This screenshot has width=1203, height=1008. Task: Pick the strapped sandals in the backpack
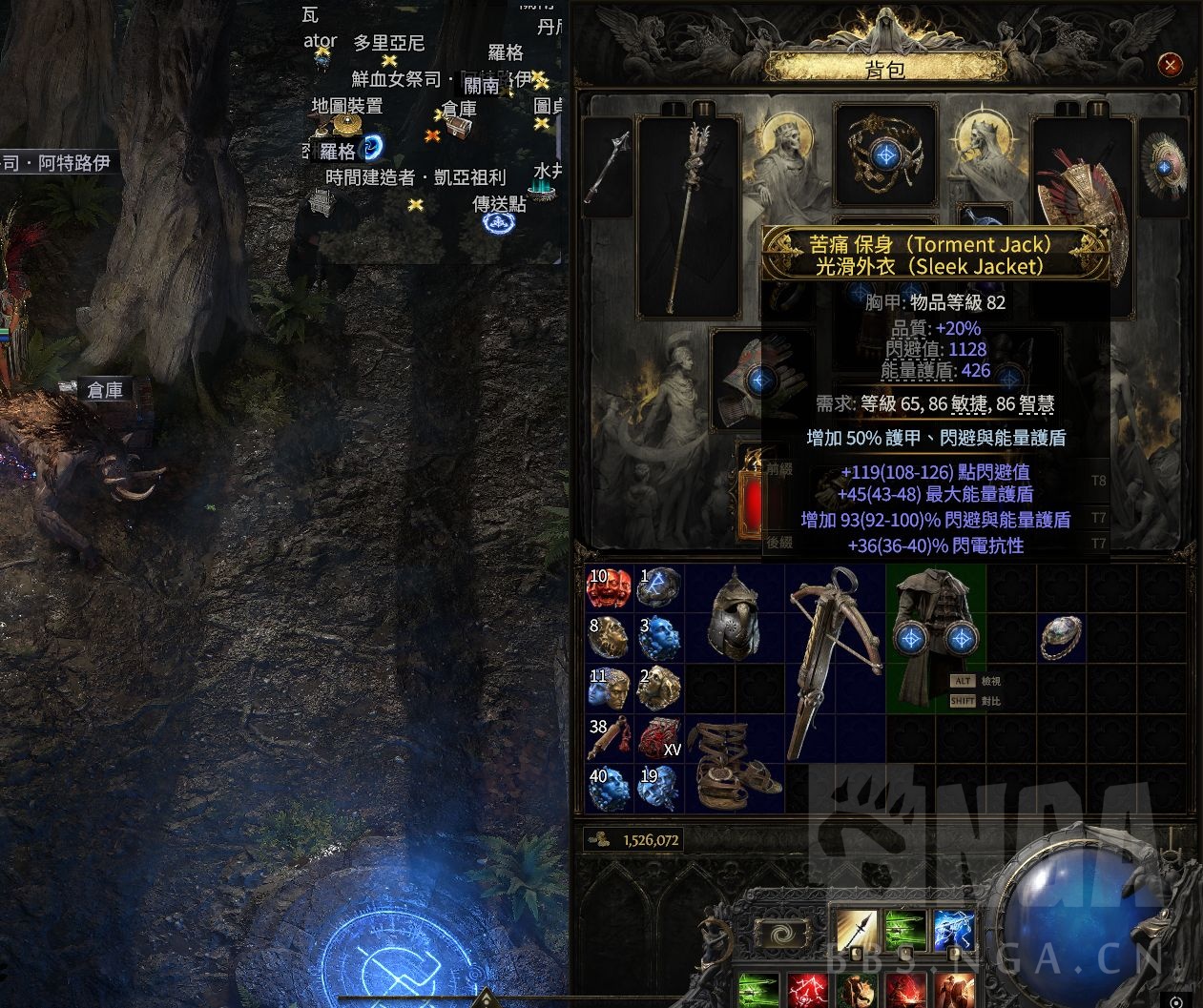pos(735,765)
